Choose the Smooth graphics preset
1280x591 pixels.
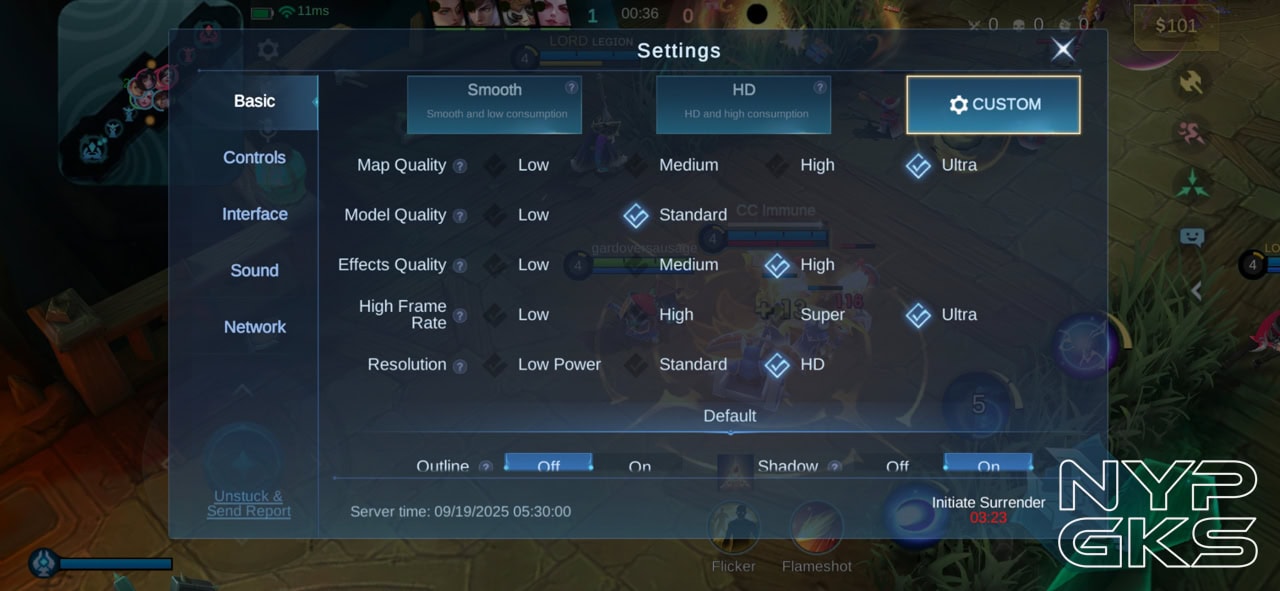(494, 104)
